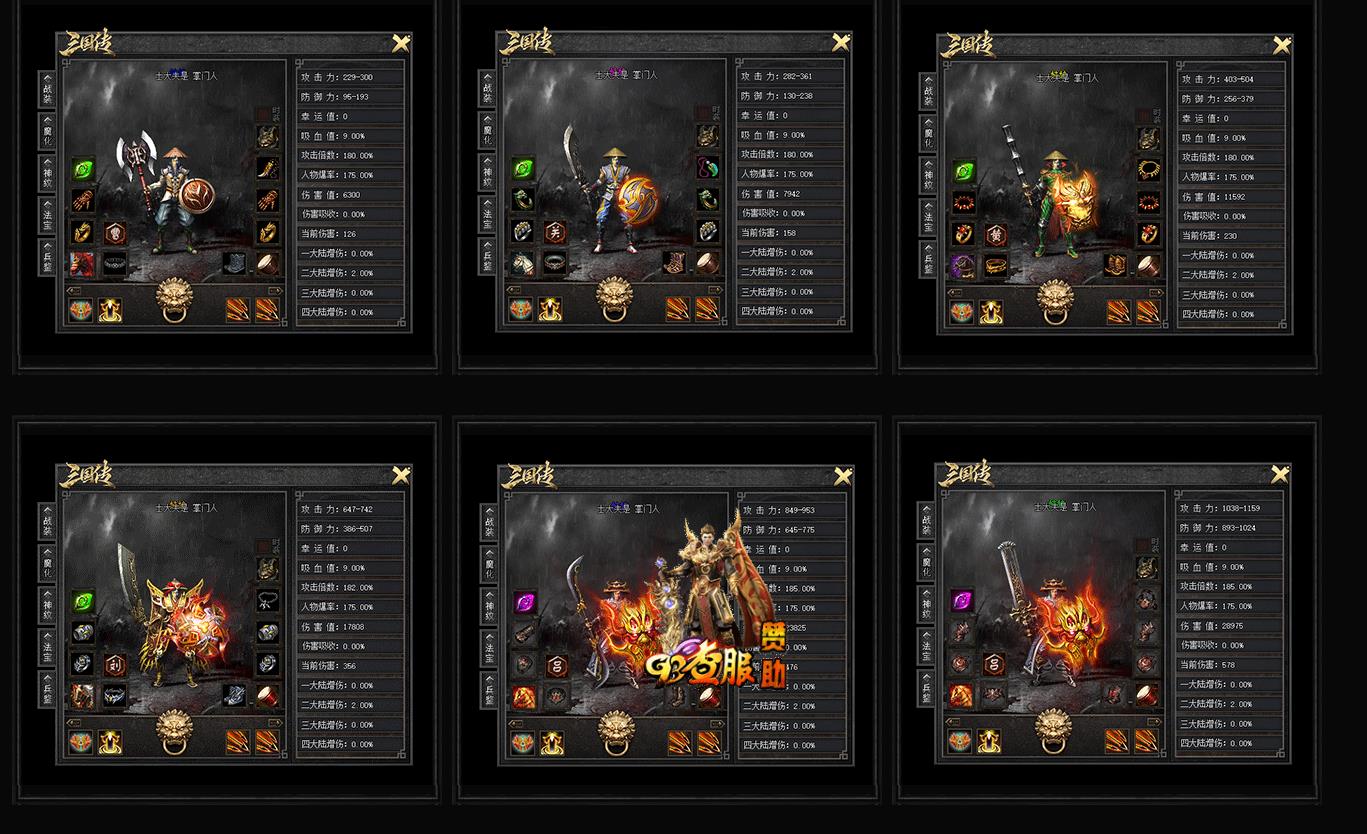Open 神纹 tab in the 403-504 attack panel
The image size is (1367, 834).
click(x=928, y=176)
